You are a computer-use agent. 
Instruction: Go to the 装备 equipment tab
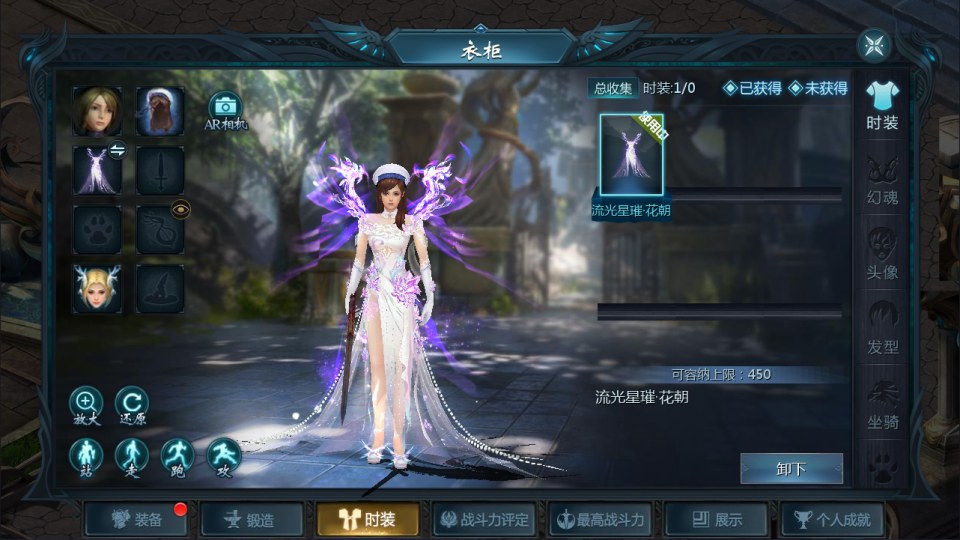[137, 520]
